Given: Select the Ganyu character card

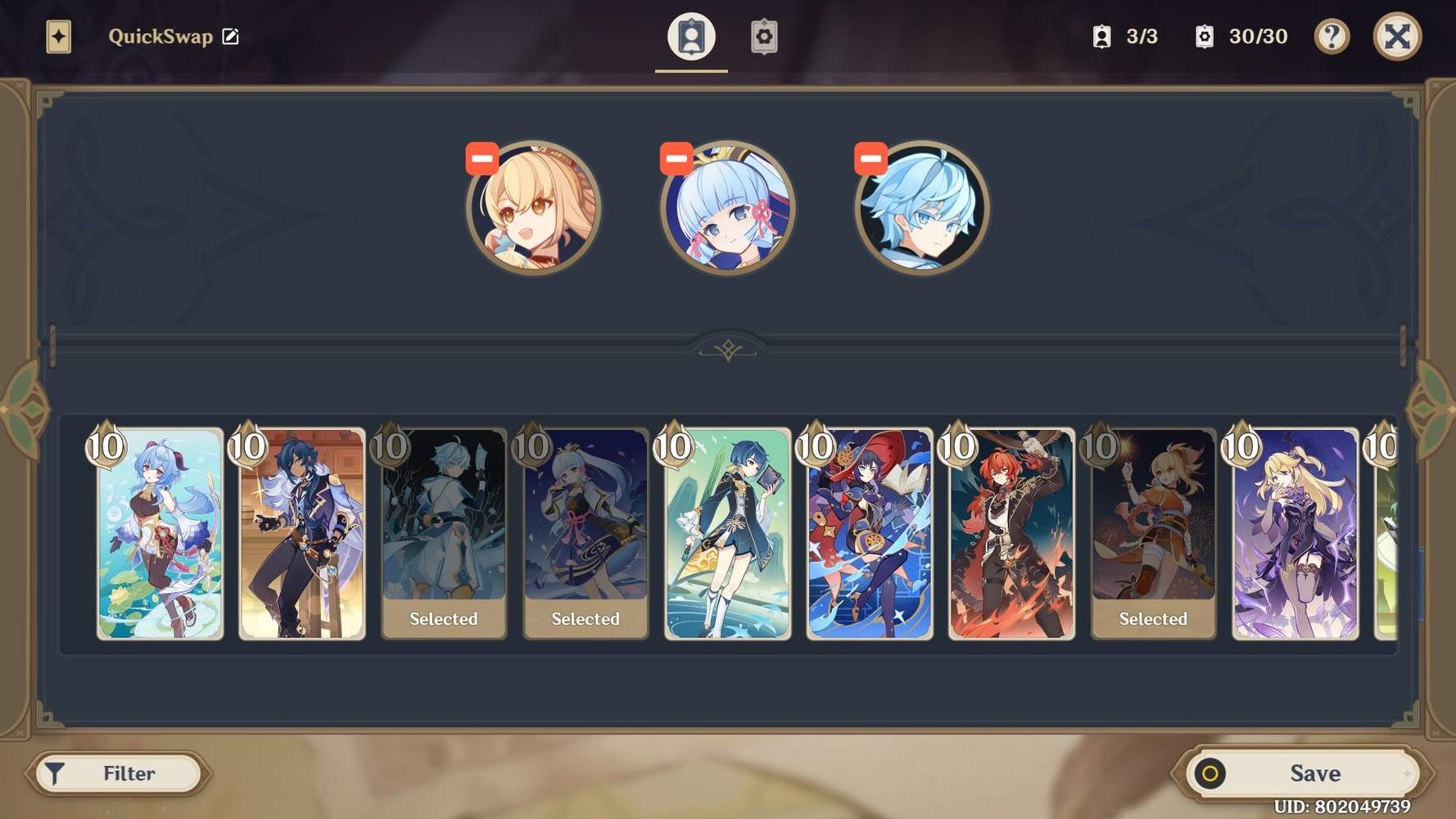Looking at the screenshot, I should point(159,532).
